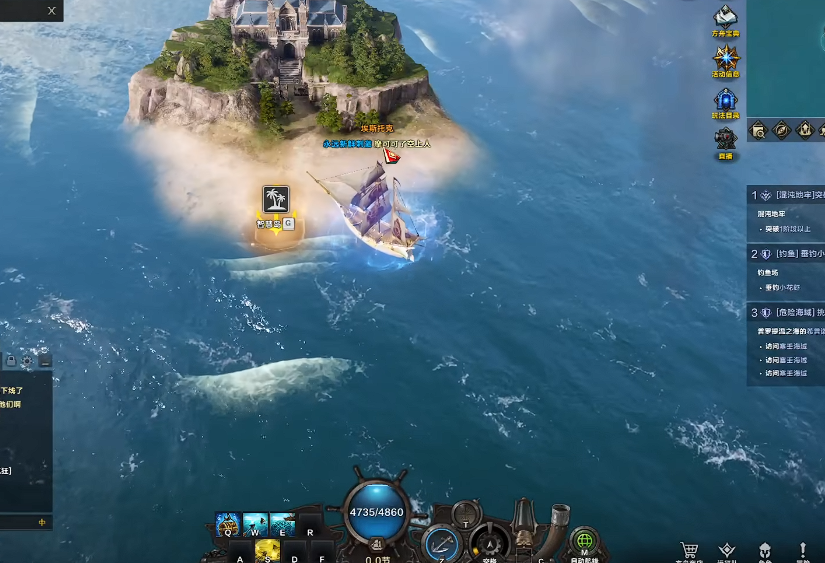The image size is (825, 563).
Task: Open the exclamation mark menu icon
Action: (803, 550)
